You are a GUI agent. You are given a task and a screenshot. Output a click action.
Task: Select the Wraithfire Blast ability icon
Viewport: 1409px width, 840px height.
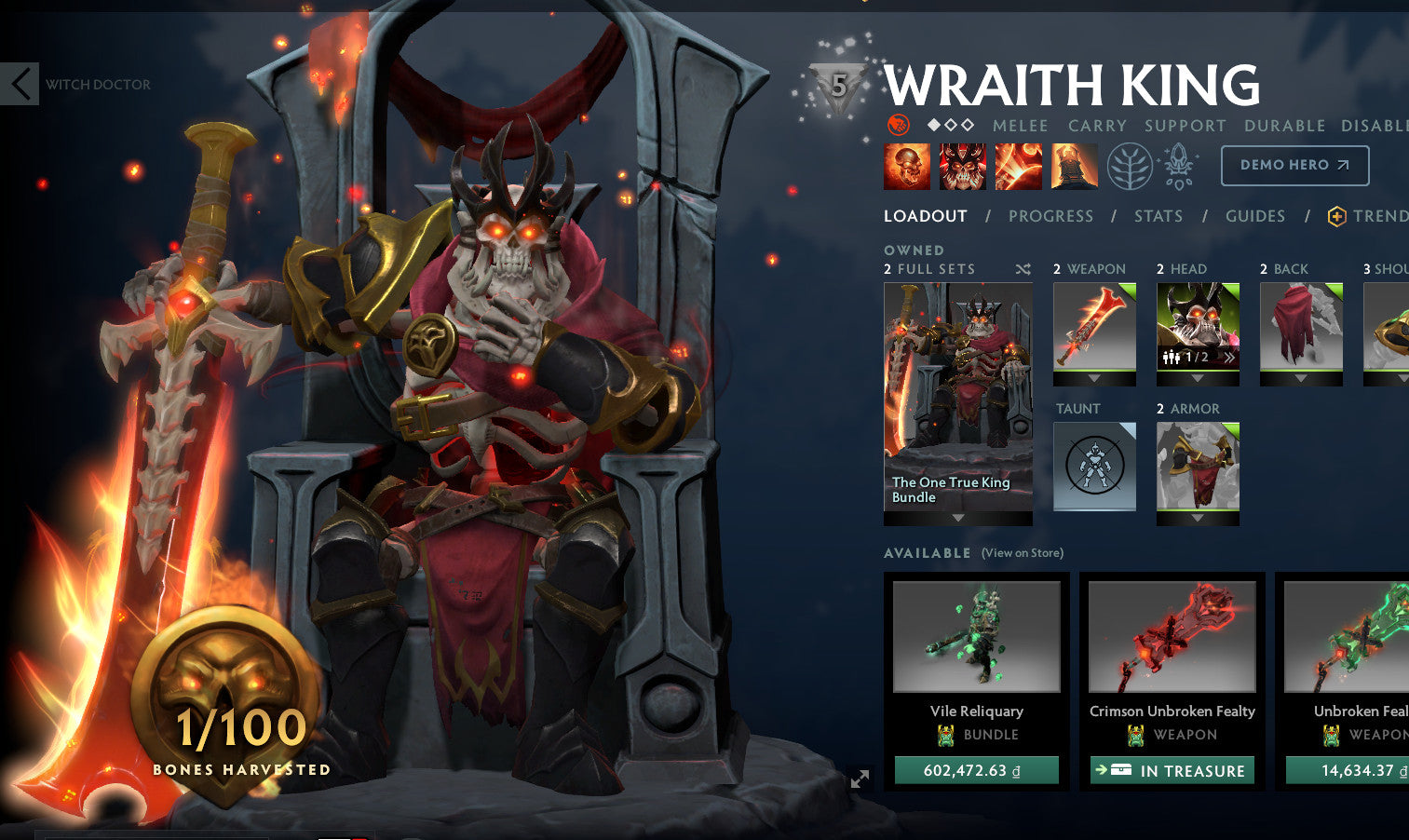coord(907,166)
